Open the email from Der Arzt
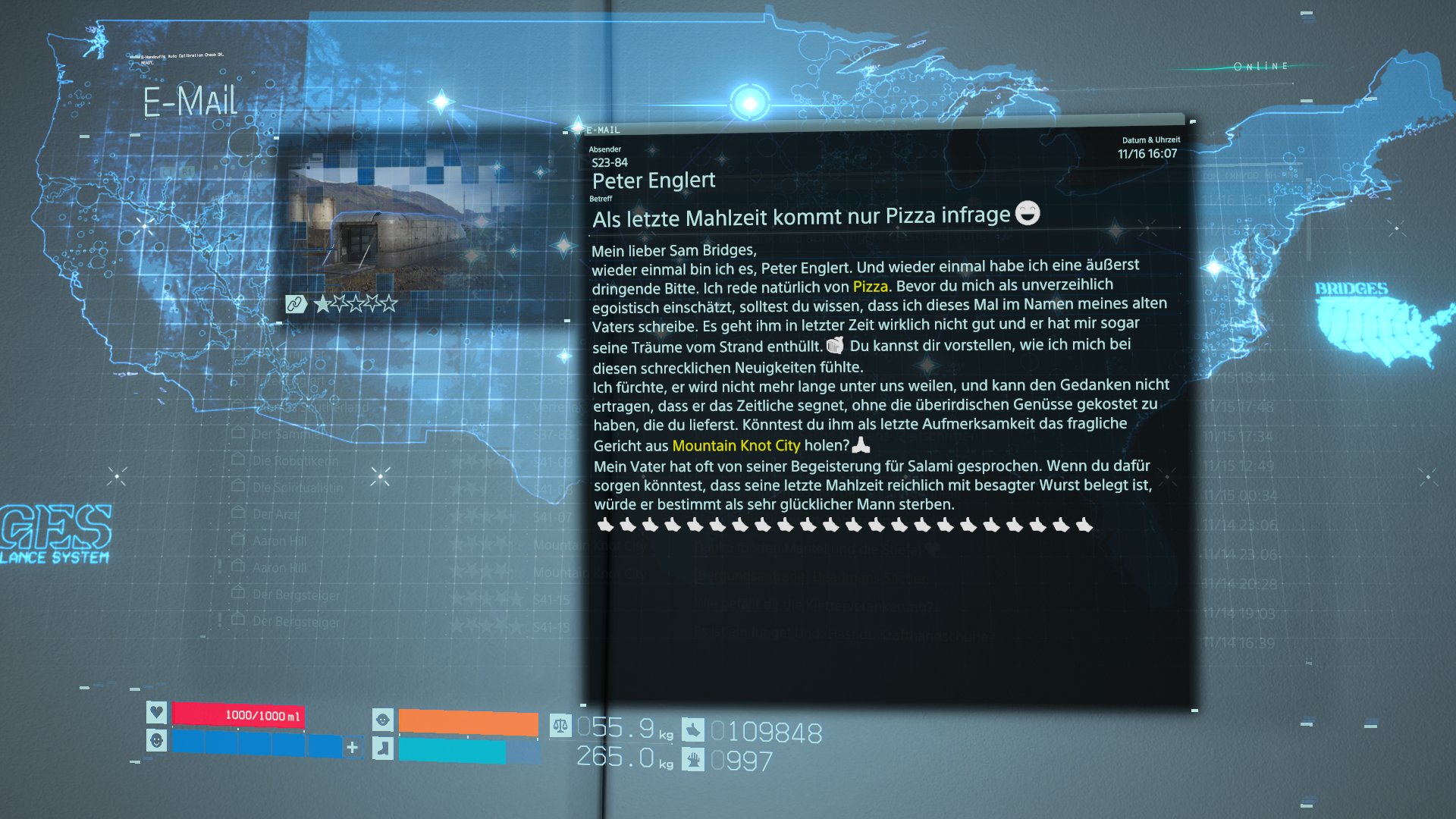 tap(275, 514)
